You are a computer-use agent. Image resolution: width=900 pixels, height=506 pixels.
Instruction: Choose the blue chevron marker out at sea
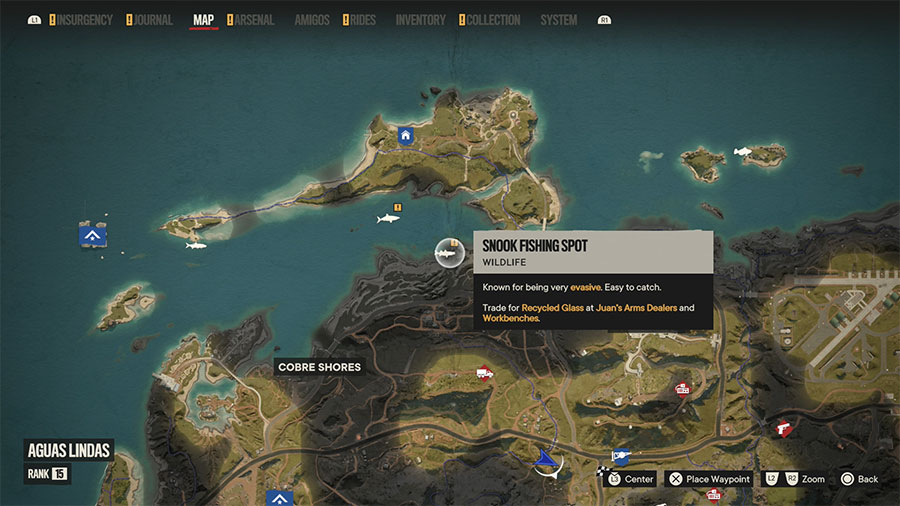coord(93,236)
